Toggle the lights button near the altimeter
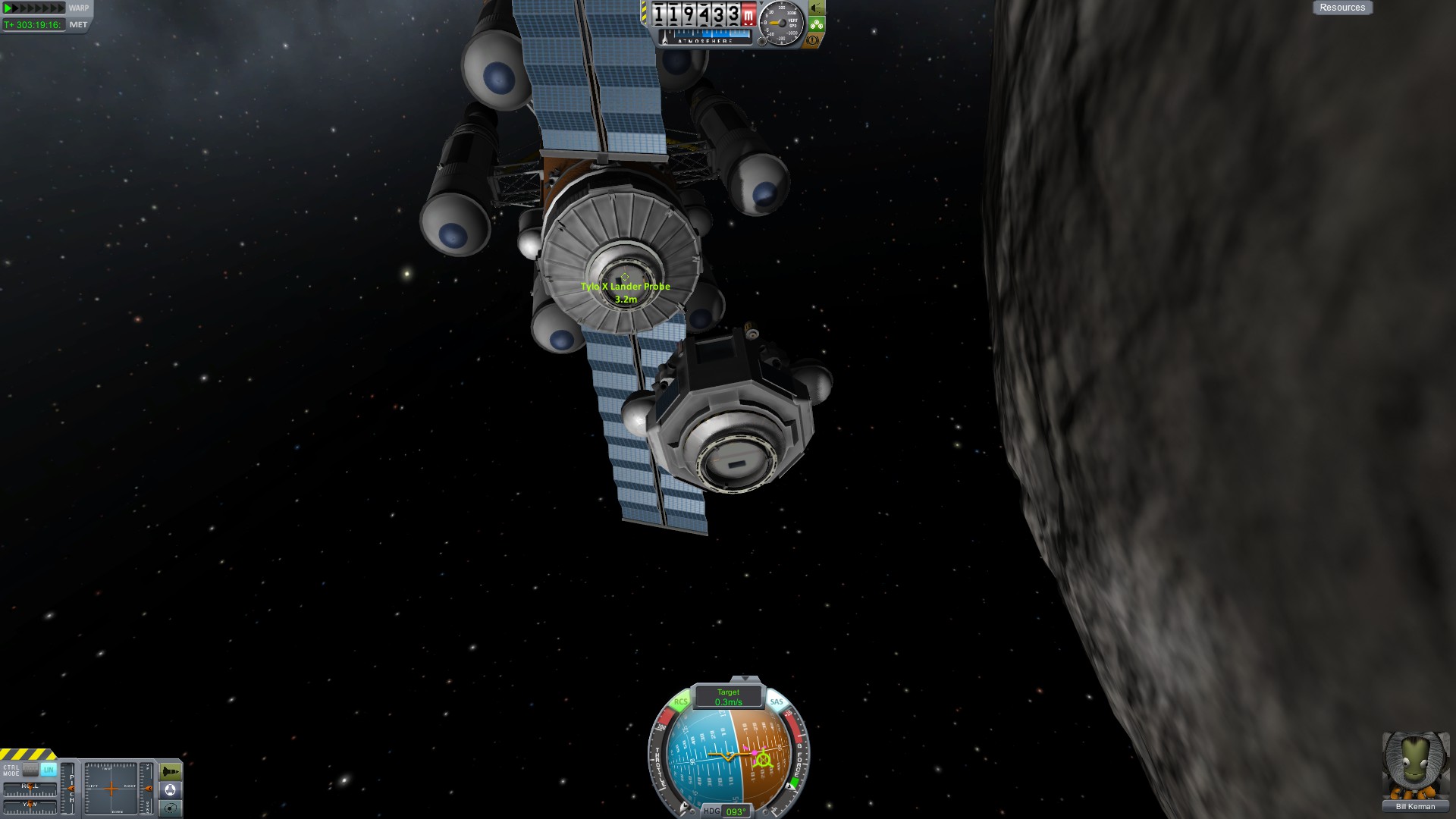1456x819 pixels. pos(817,8)
